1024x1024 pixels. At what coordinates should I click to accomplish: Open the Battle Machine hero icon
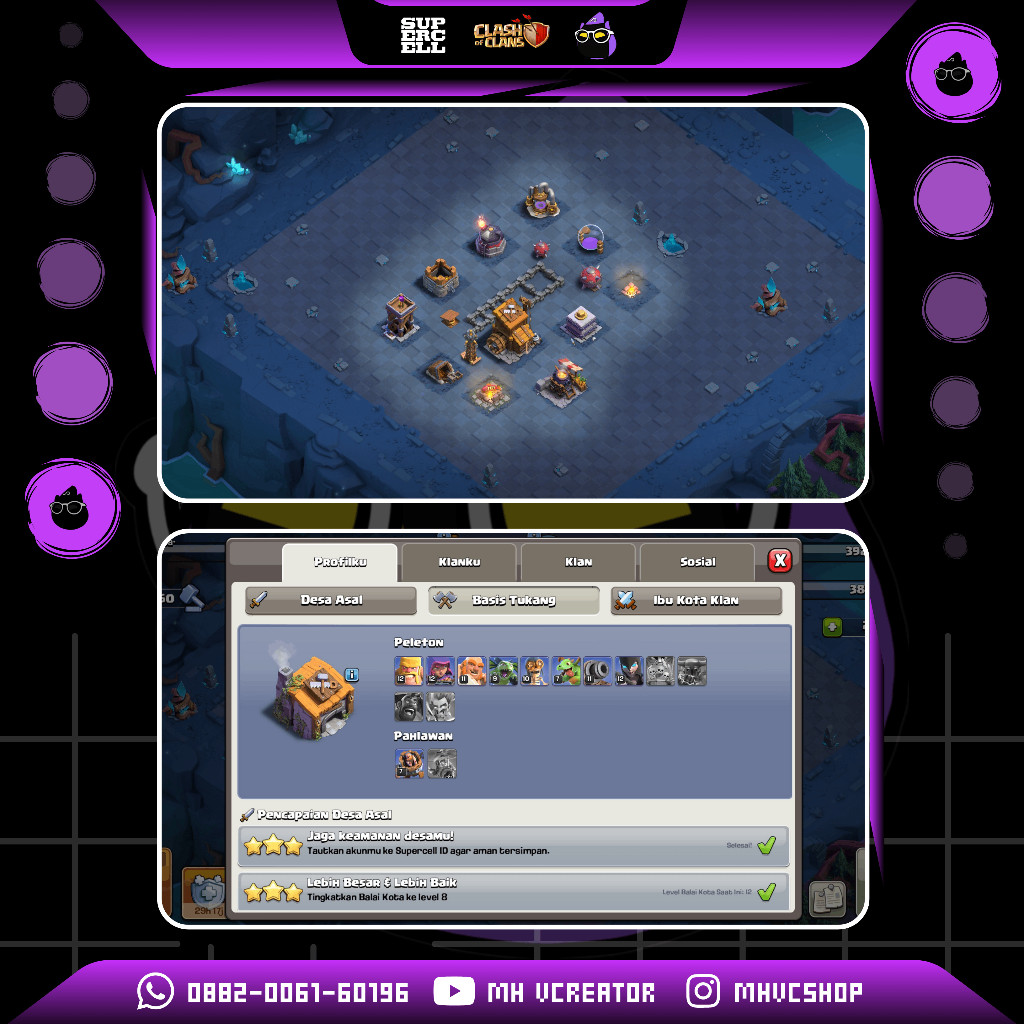click(x=409, y=764)
